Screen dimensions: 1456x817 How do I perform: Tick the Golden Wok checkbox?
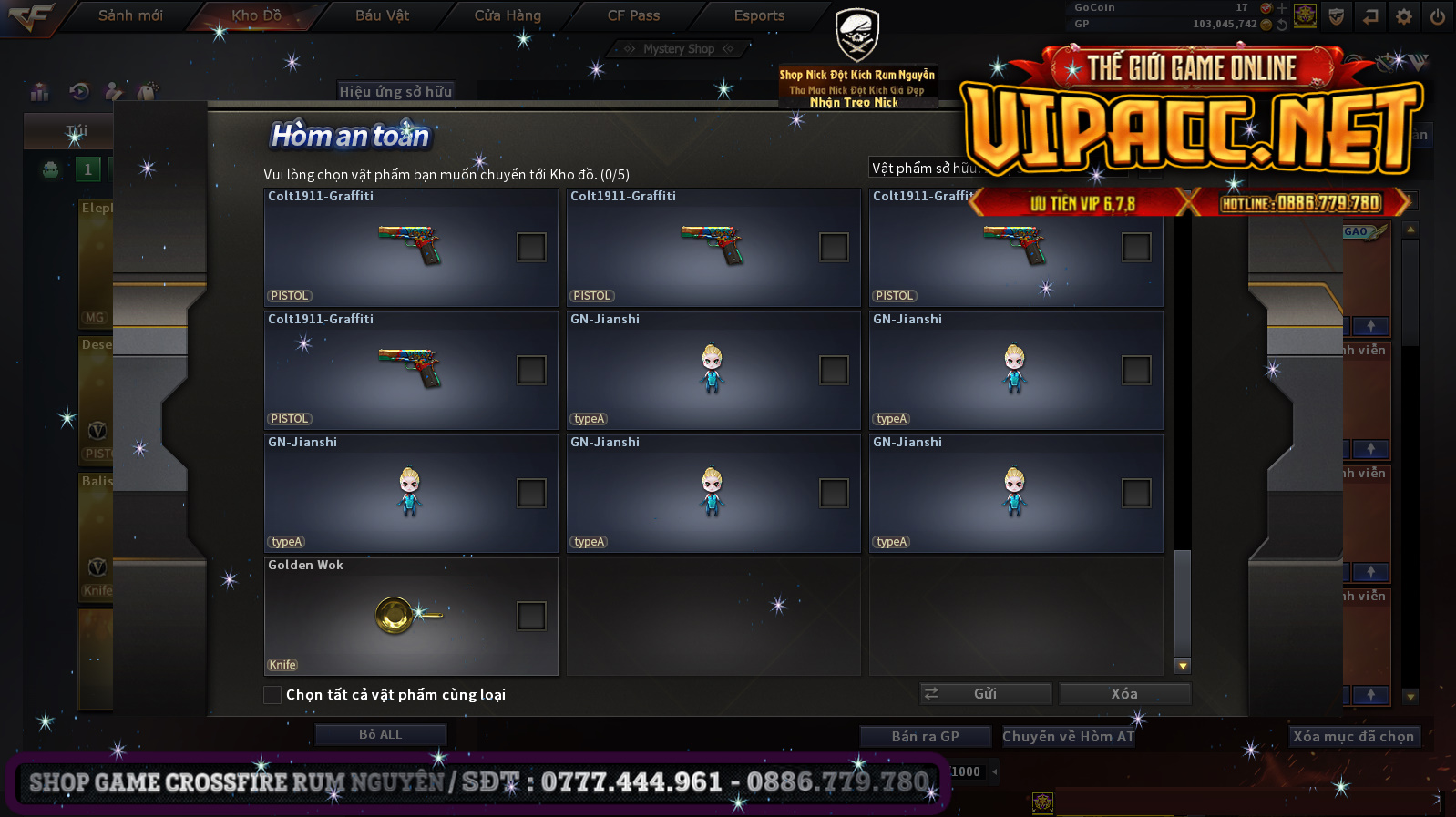tap(531, 616)
